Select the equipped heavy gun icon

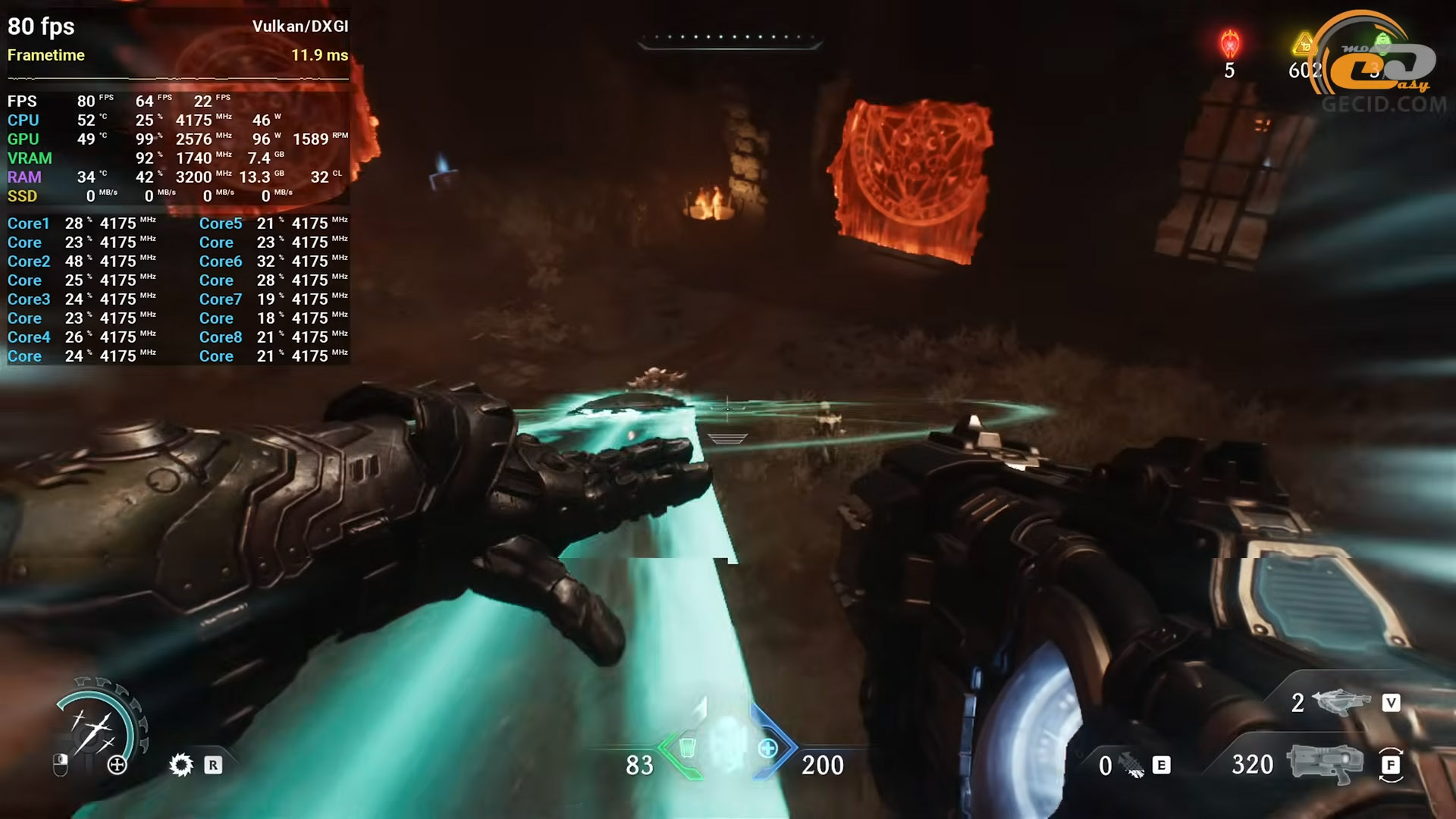click(1323, 764)
